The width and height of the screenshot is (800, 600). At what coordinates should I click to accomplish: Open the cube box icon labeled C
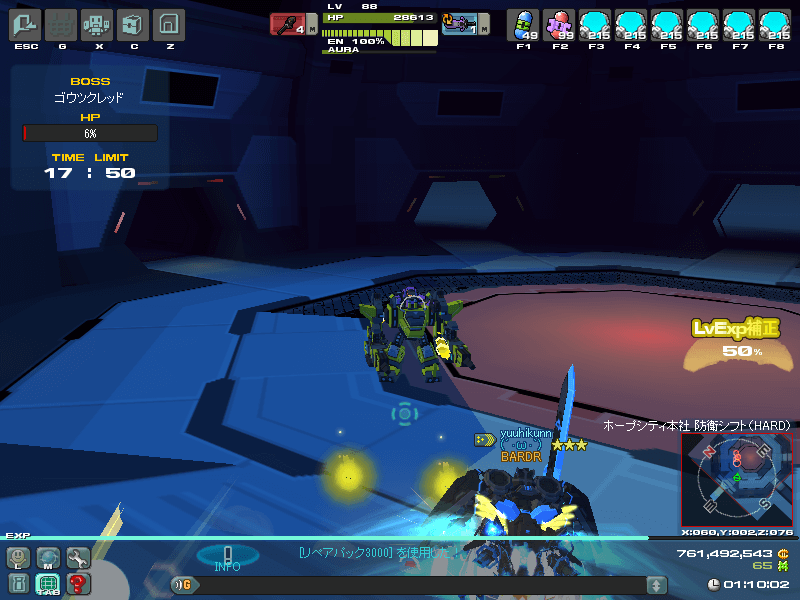pos(133,24)
